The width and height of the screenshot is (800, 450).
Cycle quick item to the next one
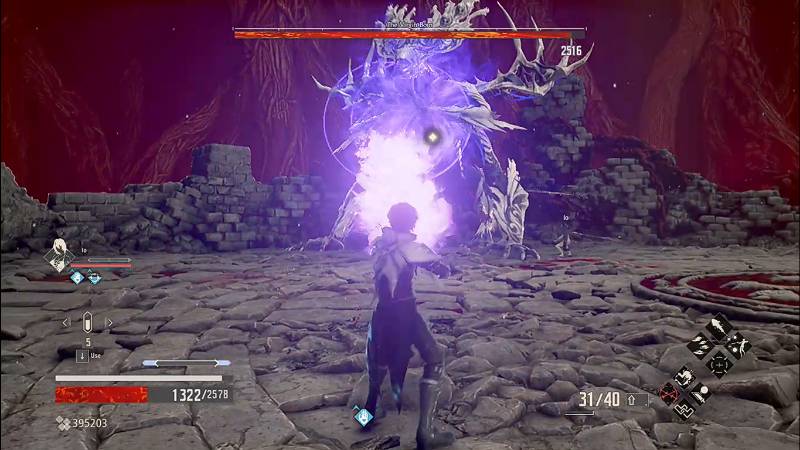coord(107,323)
